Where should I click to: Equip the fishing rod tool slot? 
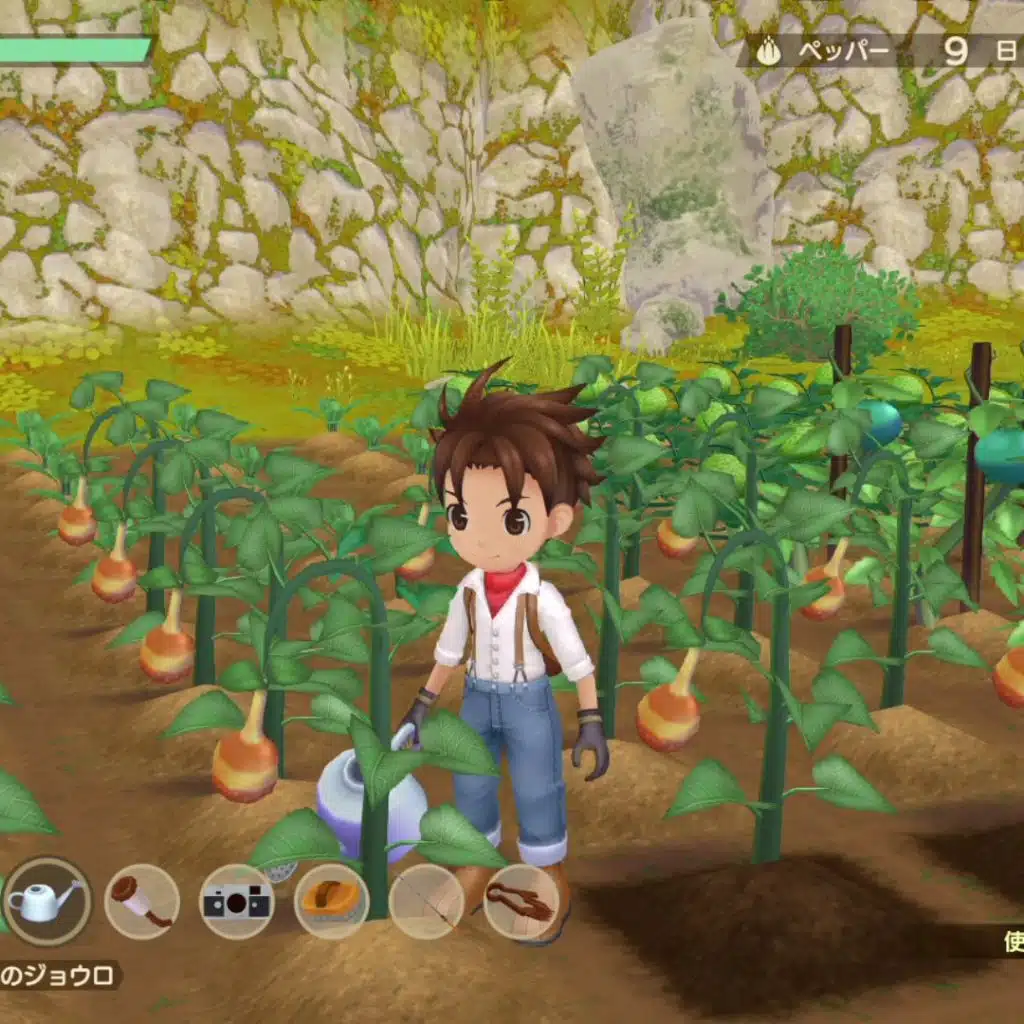426,901
